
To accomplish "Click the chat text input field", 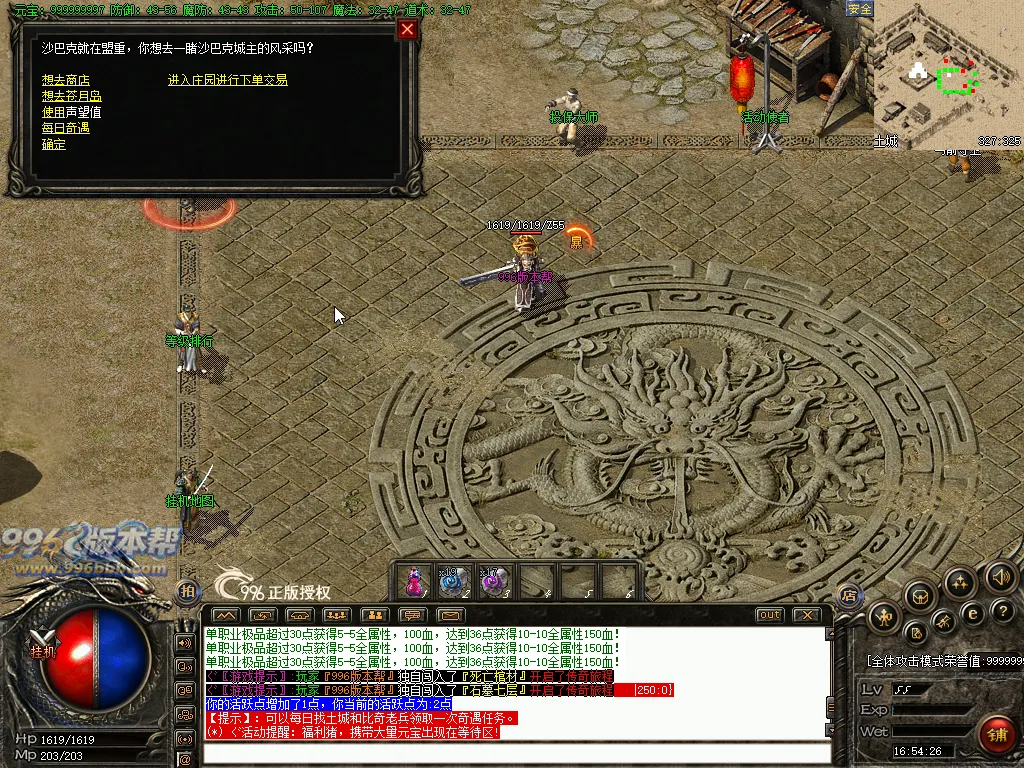I will point(515,753).
